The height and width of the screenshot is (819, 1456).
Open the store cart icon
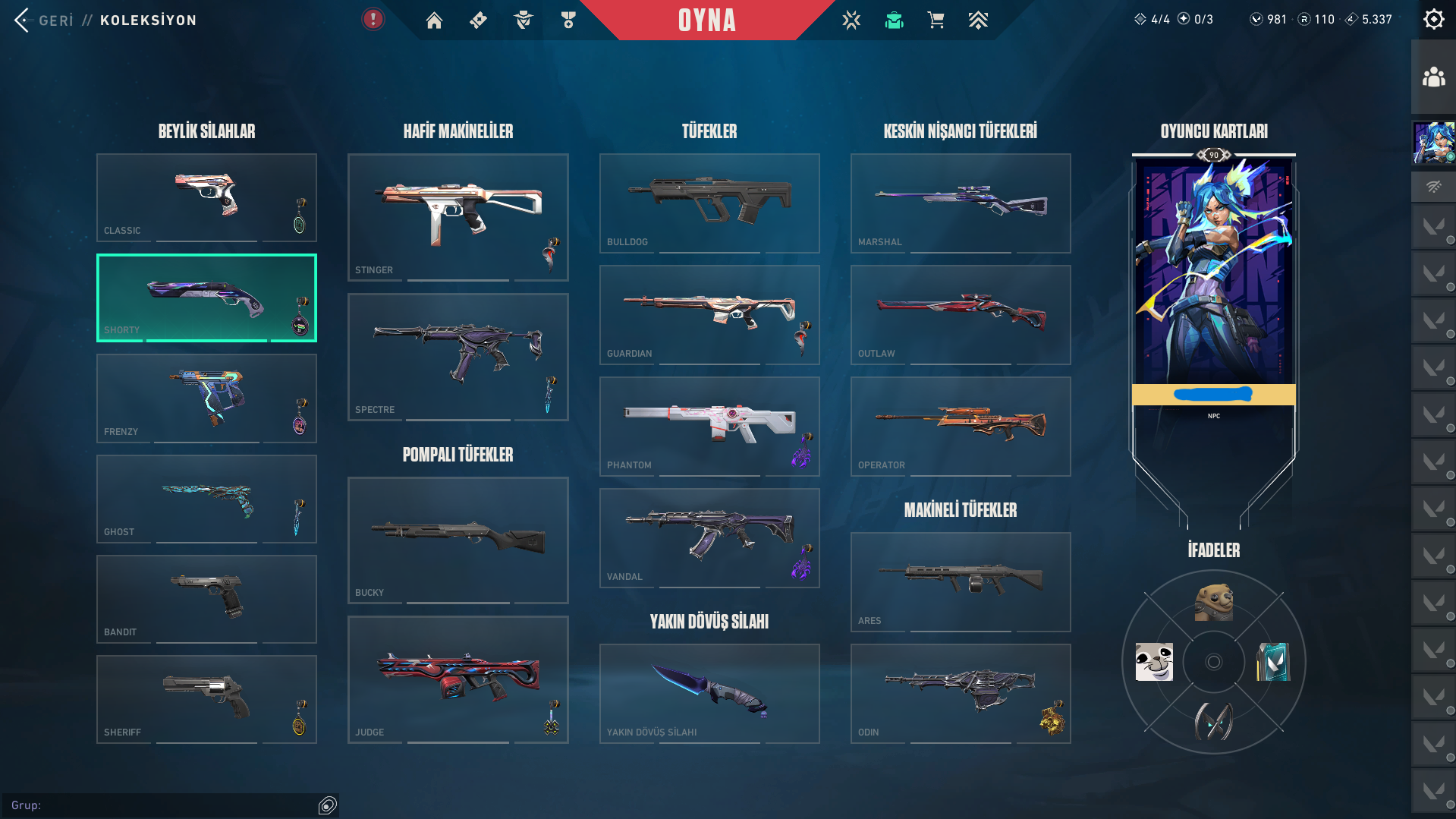936,20
